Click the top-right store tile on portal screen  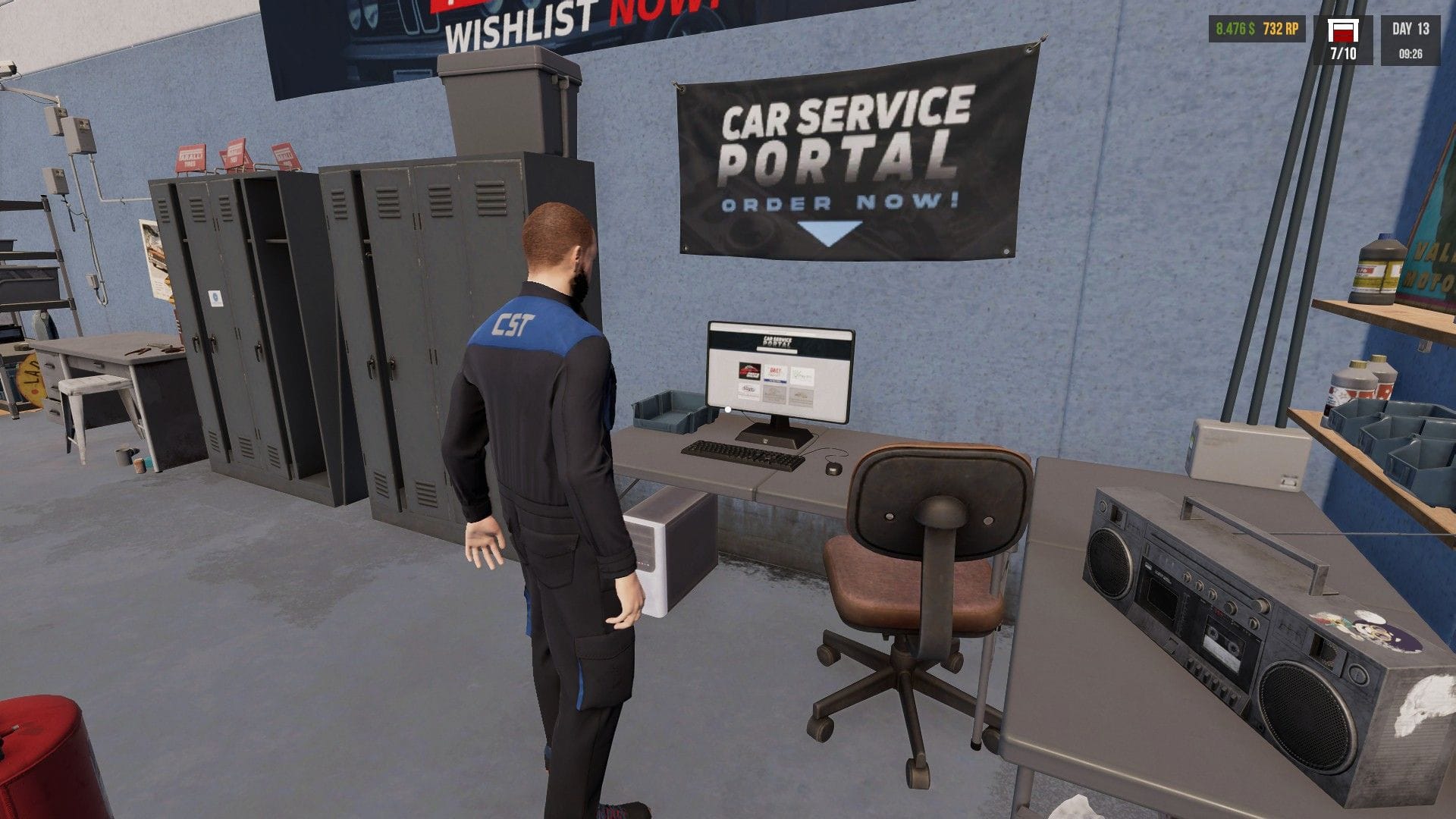[x=803, y=375]
